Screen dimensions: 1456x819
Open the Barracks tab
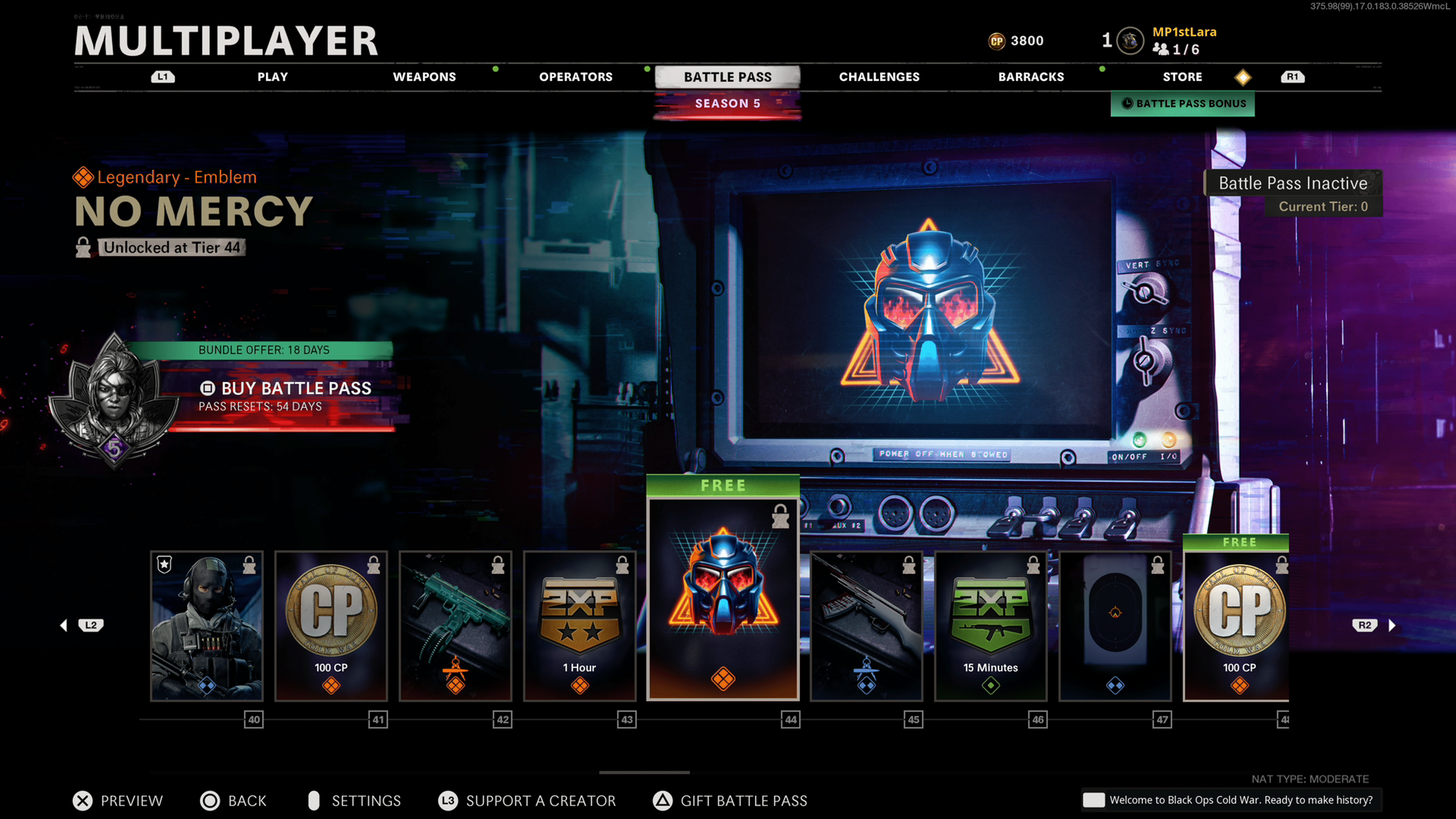tap(1031, 77)
